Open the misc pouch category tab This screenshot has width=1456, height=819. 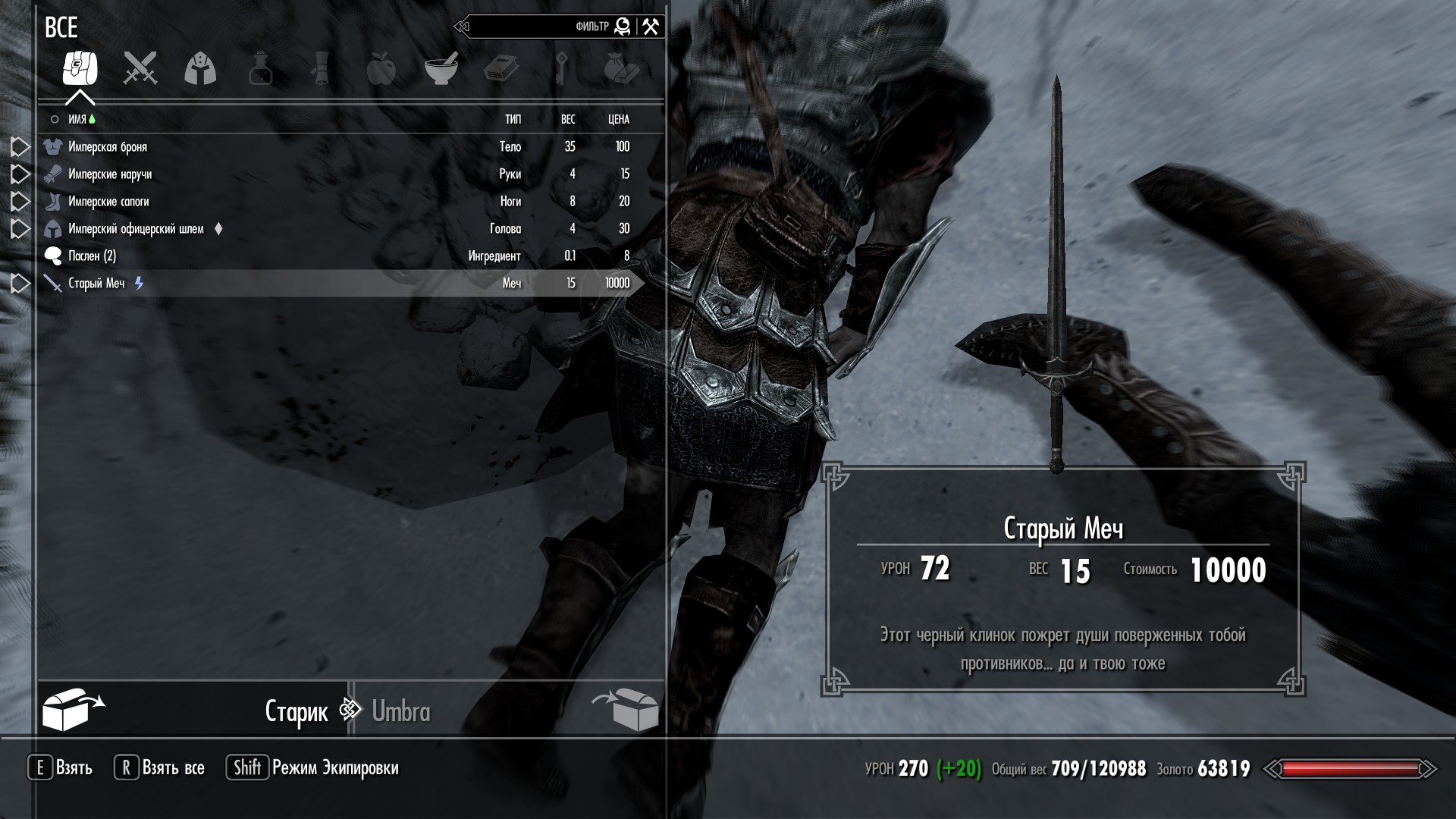(x=621, y=69)
